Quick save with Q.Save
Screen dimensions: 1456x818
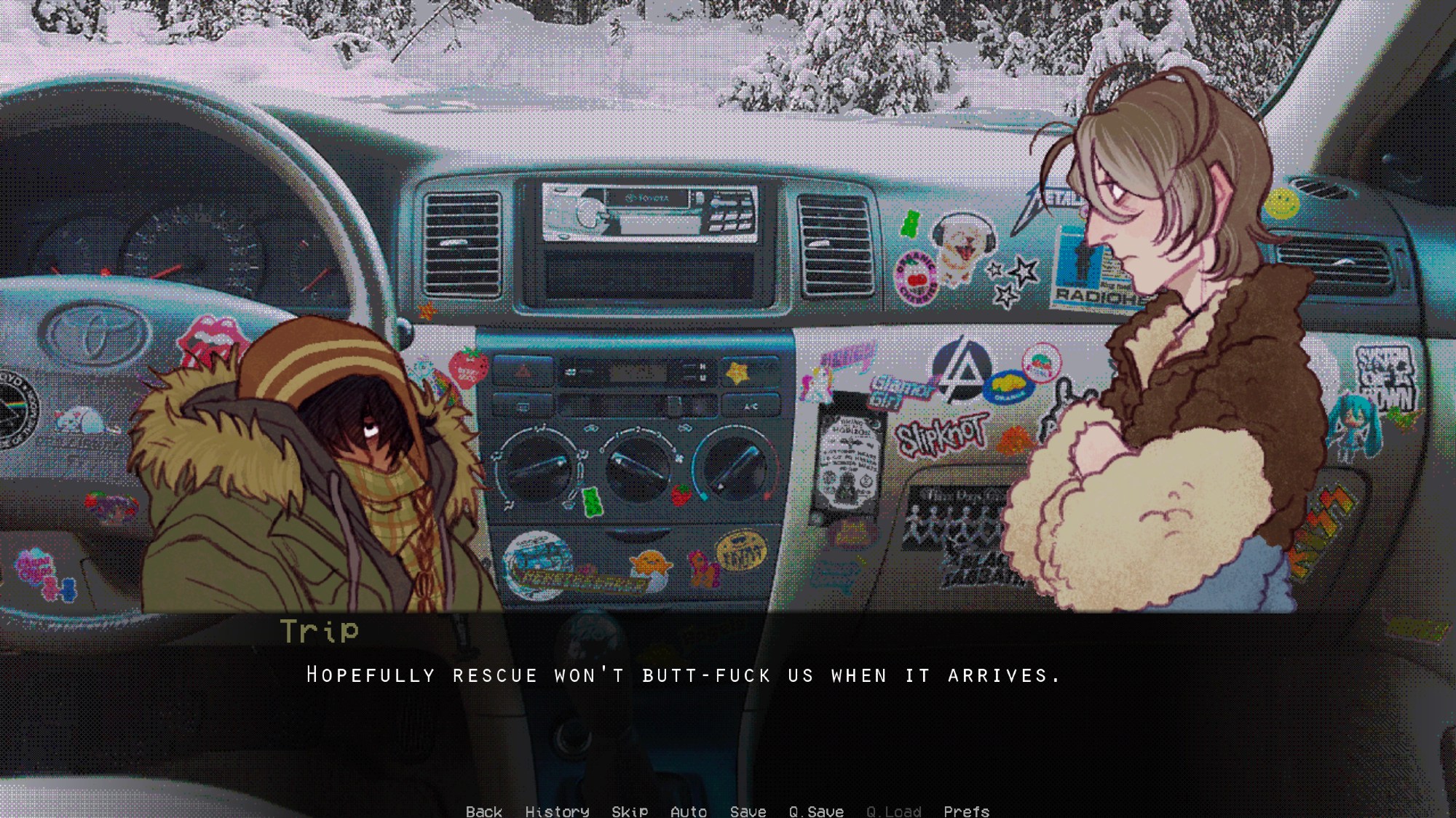pyautogui.click(x=816, y=810)
